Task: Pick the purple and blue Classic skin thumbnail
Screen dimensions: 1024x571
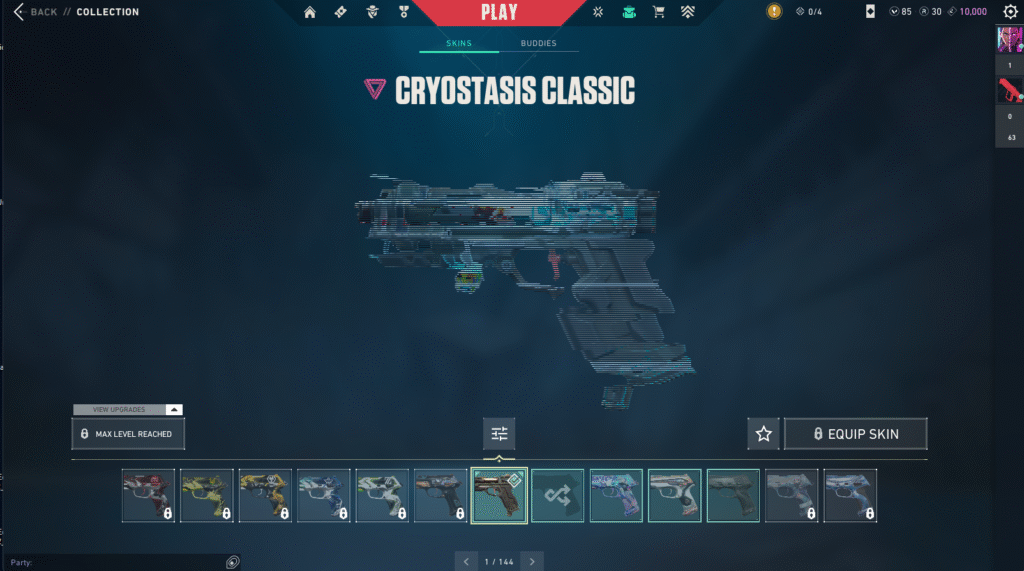Action: tap(616, 496)
